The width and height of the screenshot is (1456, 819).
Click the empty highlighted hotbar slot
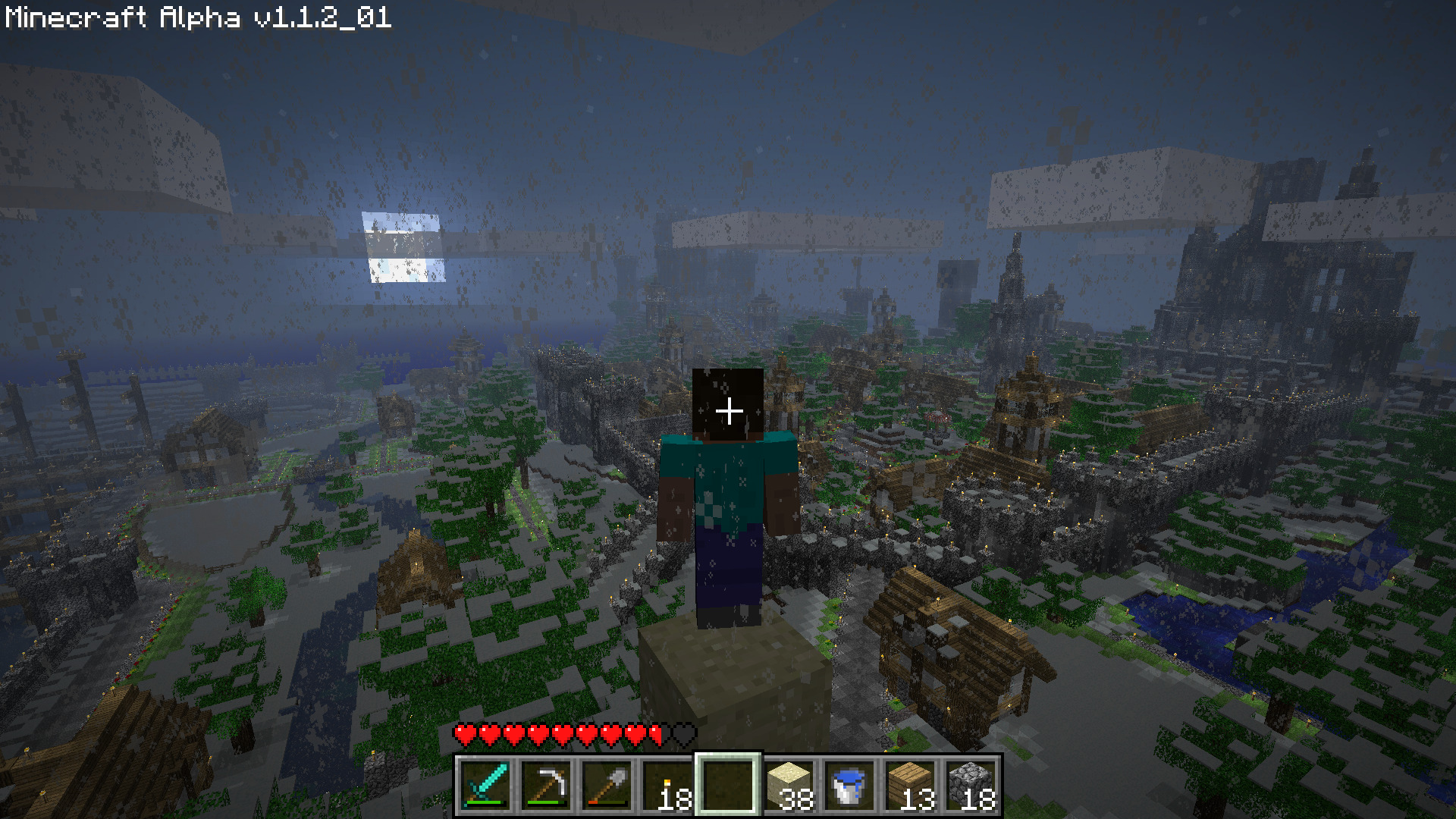point(728,785)
